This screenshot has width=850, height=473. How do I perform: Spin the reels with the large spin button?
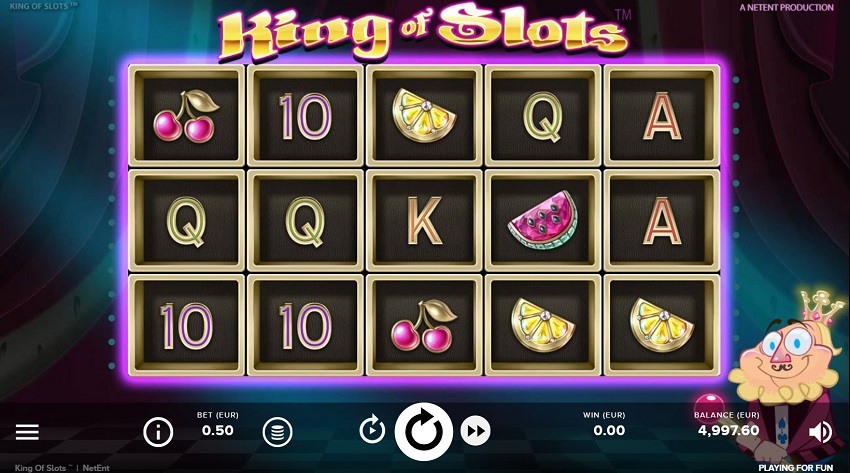[424, 431]
